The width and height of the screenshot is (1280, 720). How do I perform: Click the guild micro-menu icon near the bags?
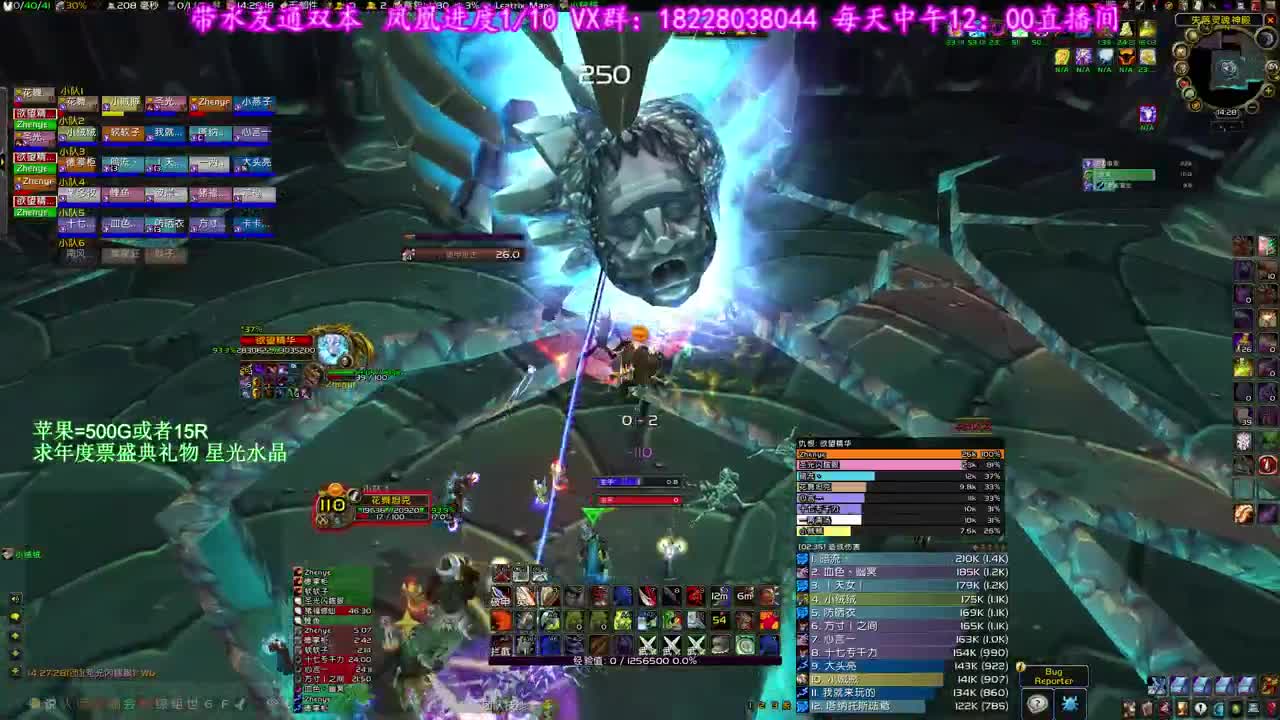point(1218,708)
